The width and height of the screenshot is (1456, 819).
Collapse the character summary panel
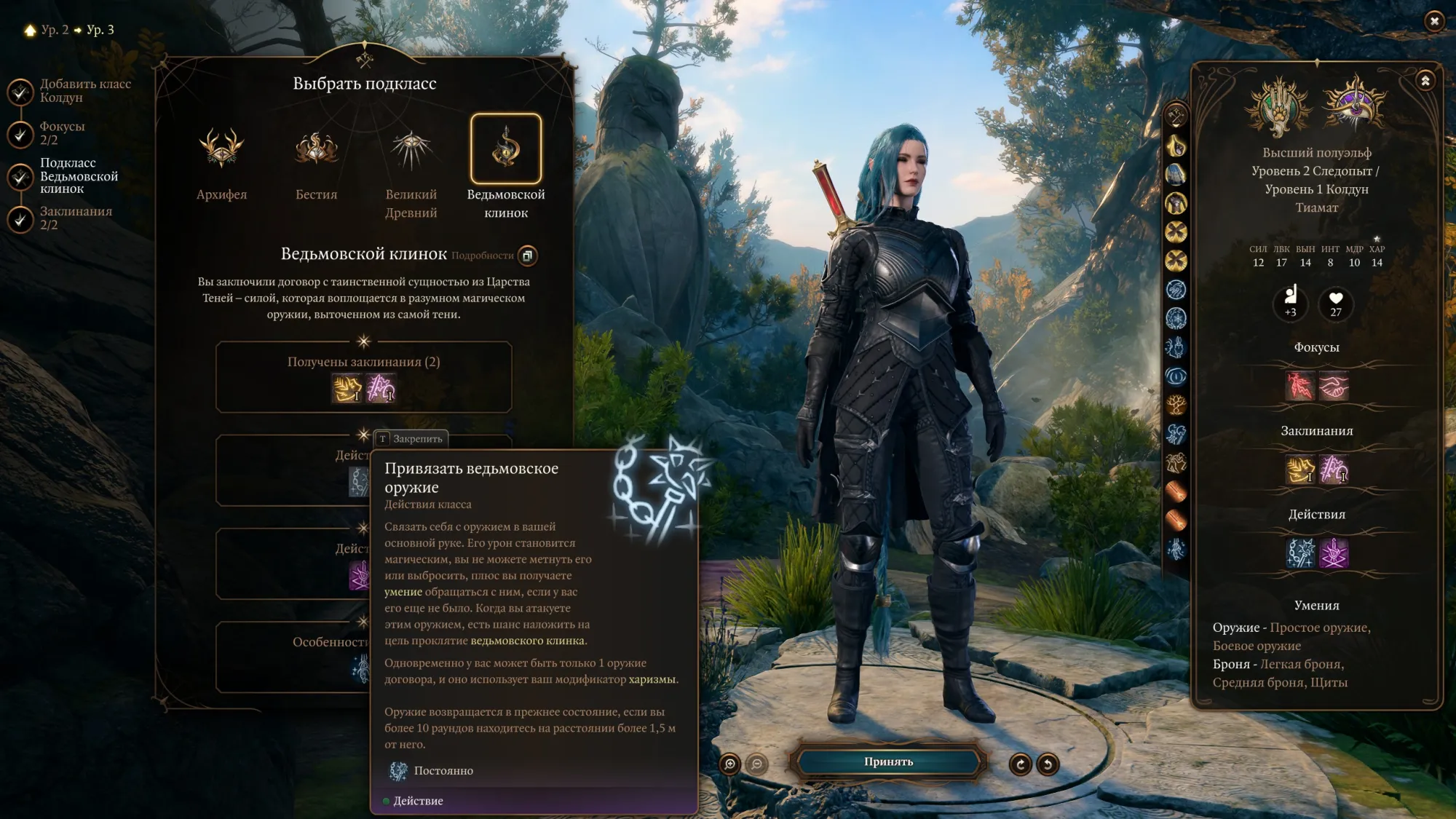click(x=1425, y=81)
